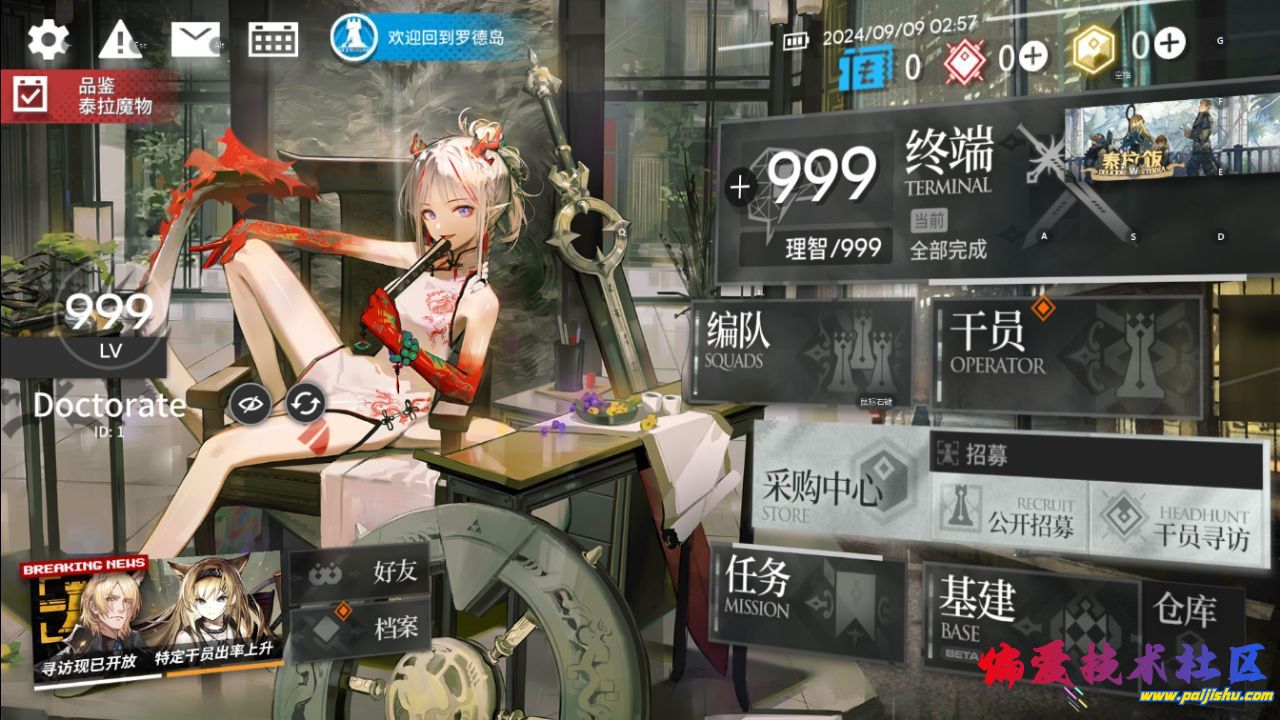The width and height of the screenshot is (1280, 720).
Task: Open the warning triangle notice icon
Action: 120,40
